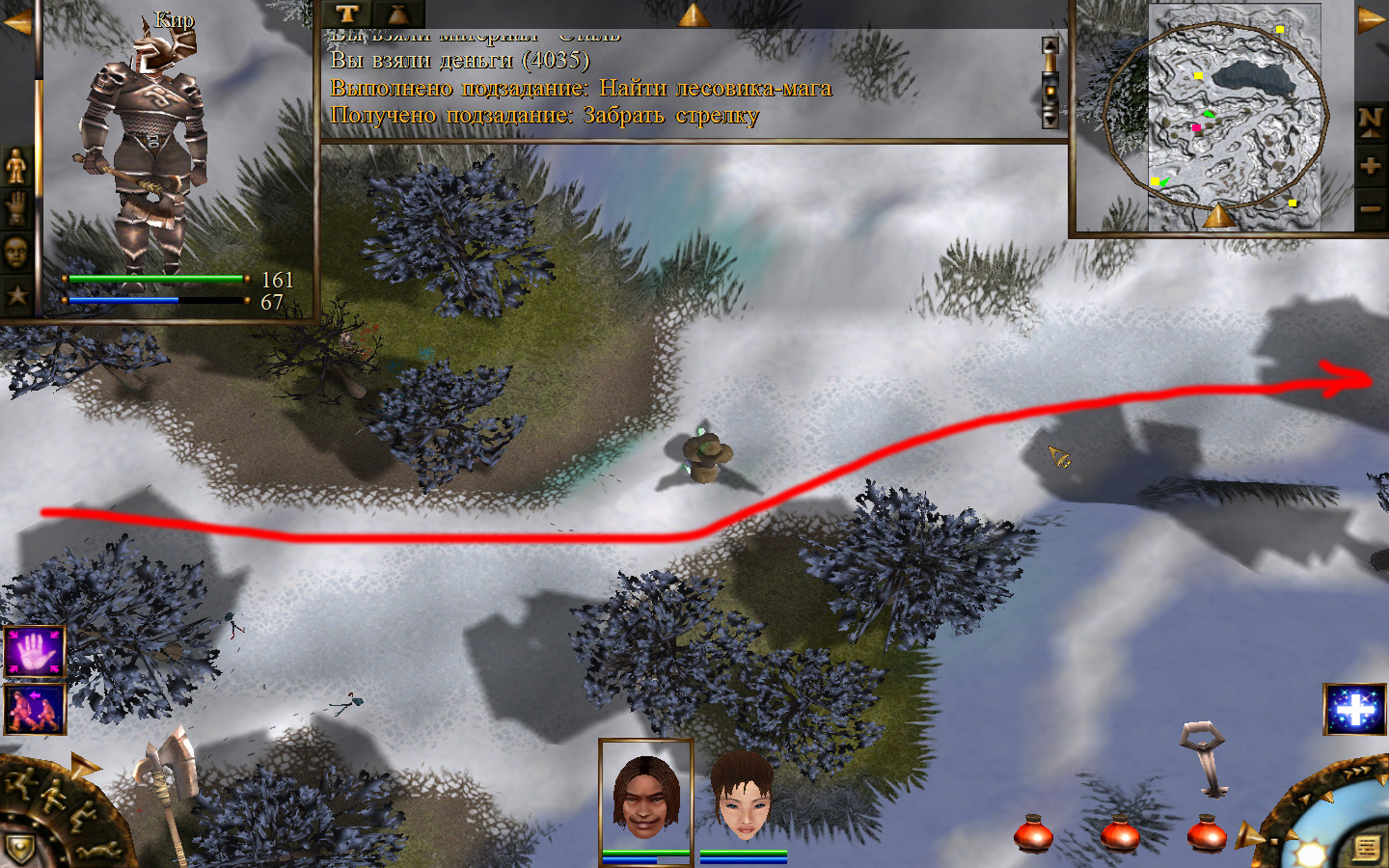Click the T text filter button
The image size is (1389, 868).
coord(347,14)
